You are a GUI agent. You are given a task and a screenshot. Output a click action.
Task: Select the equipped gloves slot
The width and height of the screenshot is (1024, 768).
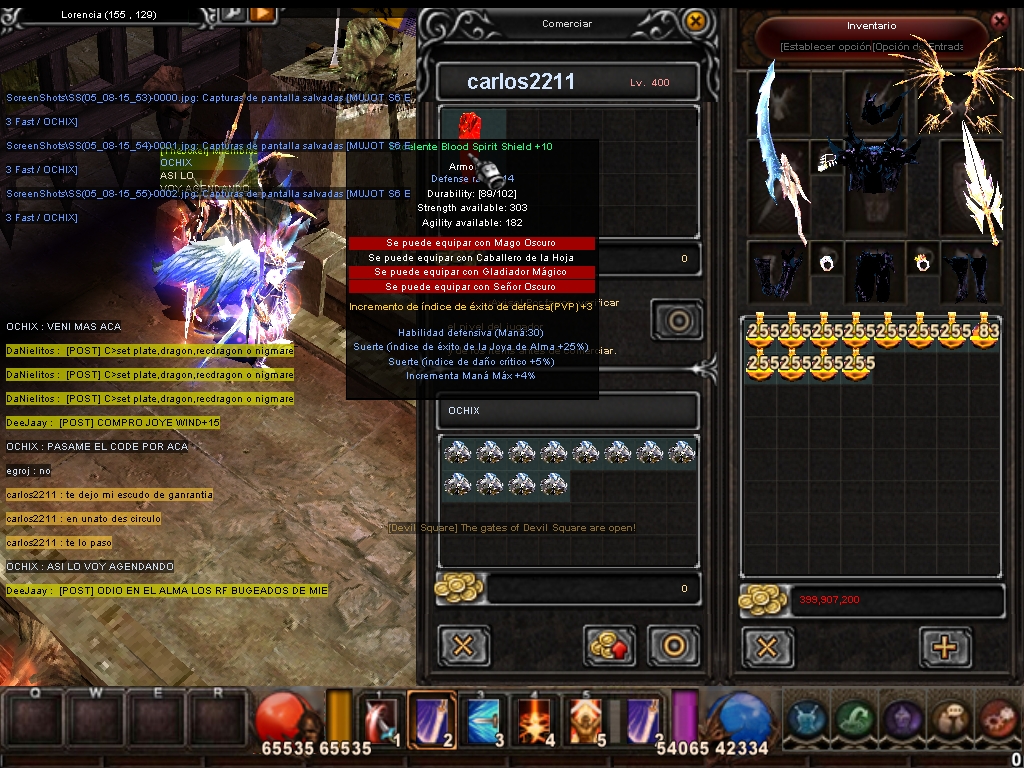777,271
